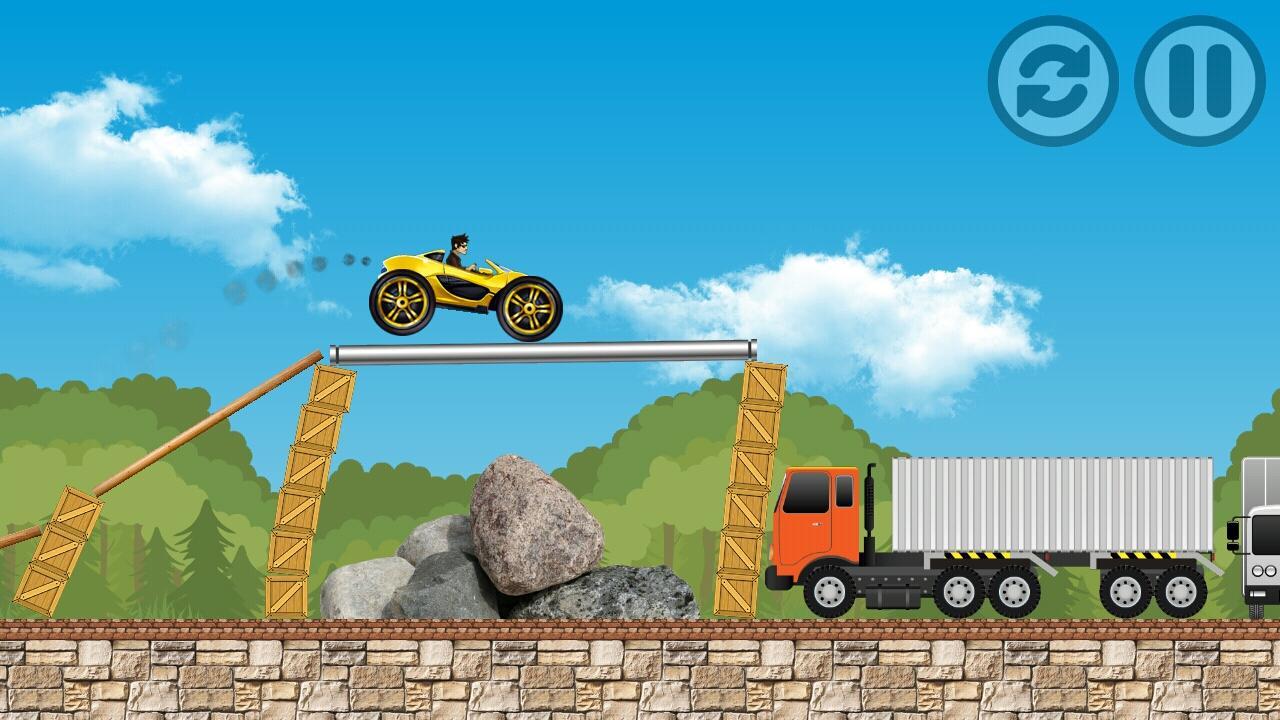Select the tall wooden crate pillar
Viewport: 1280px width, 720px height.
click(x=310, y=490)
